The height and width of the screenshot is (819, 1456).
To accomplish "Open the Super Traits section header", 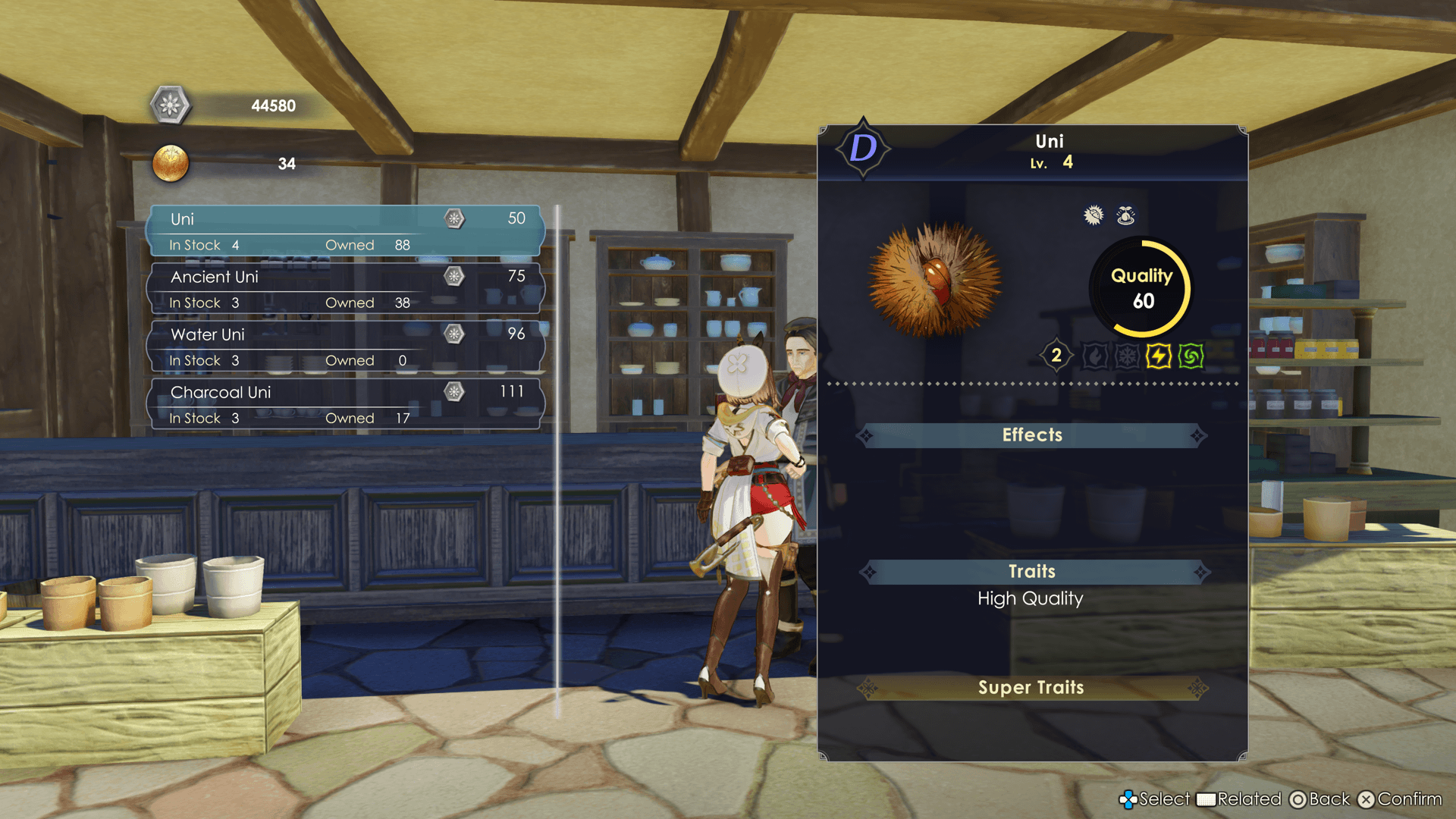I will [x=1031, y=688].
